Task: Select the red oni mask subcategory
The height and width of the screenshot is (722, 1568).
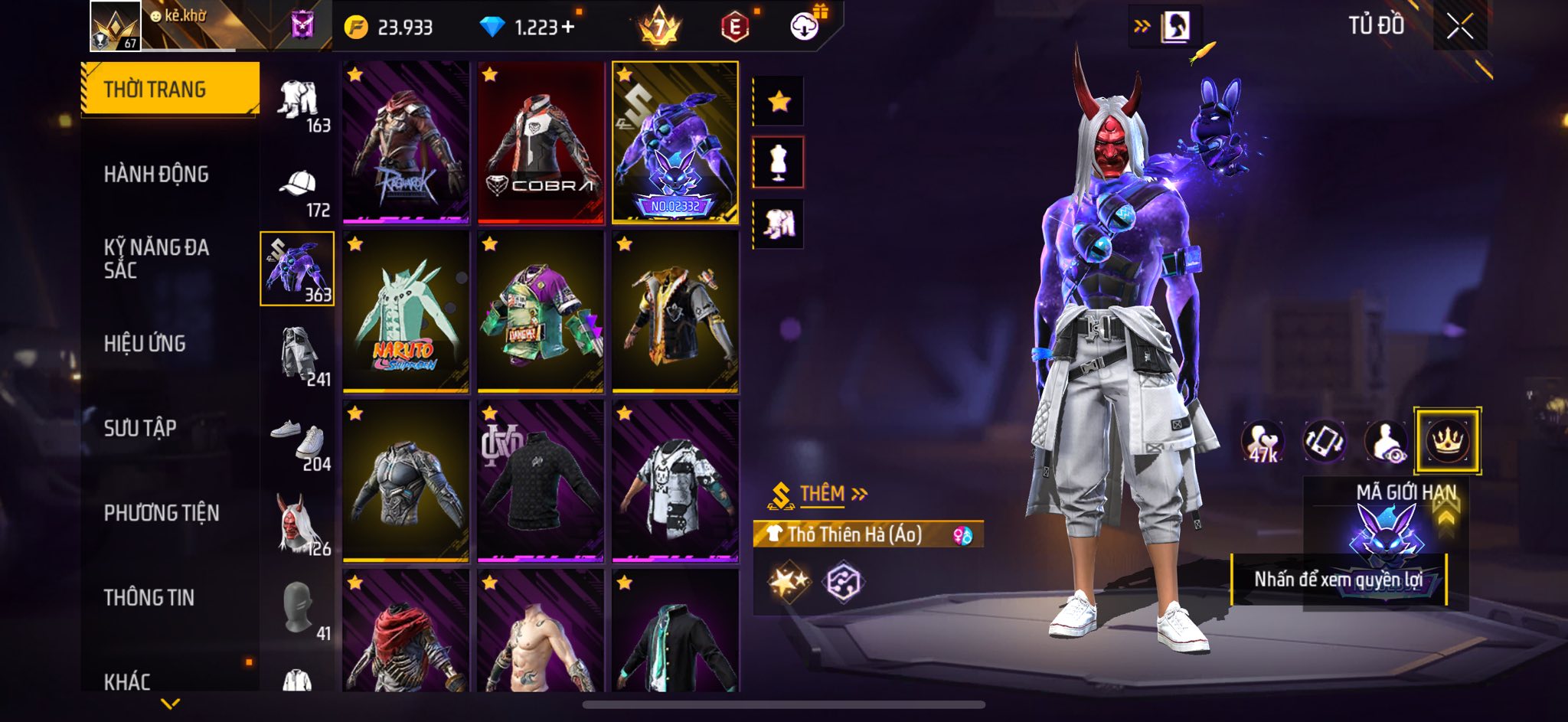Action: point(299,528)
